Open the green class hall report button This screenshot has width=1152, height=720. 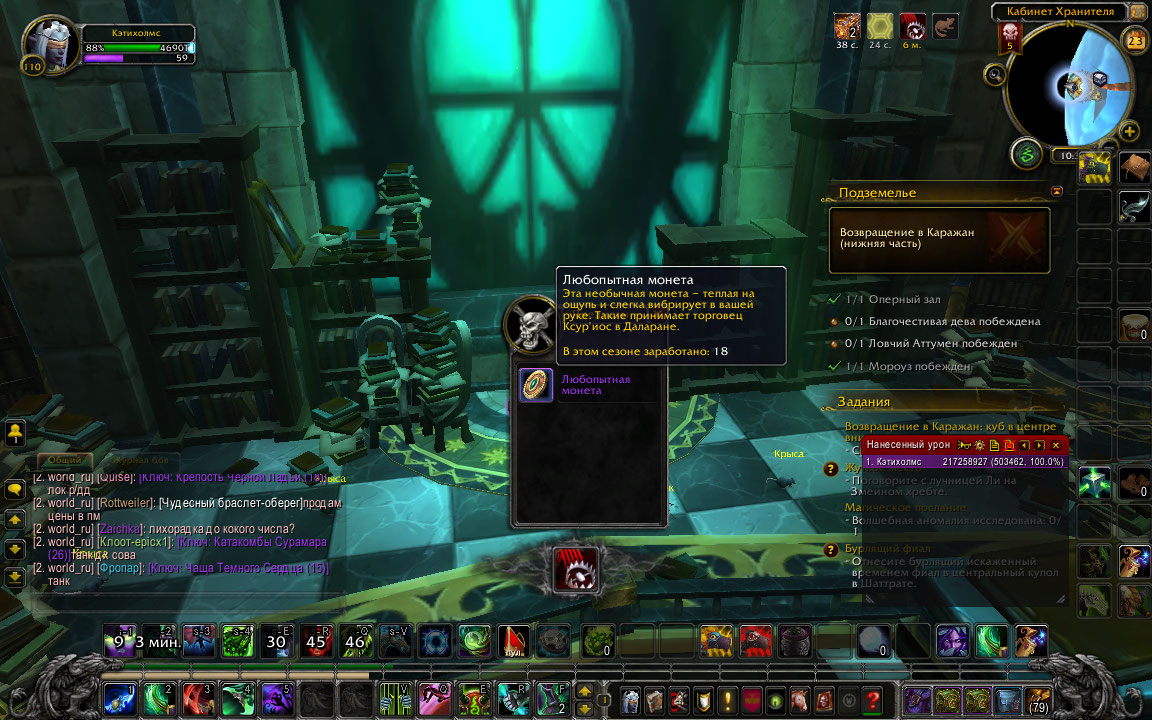tap(1025, 153)
